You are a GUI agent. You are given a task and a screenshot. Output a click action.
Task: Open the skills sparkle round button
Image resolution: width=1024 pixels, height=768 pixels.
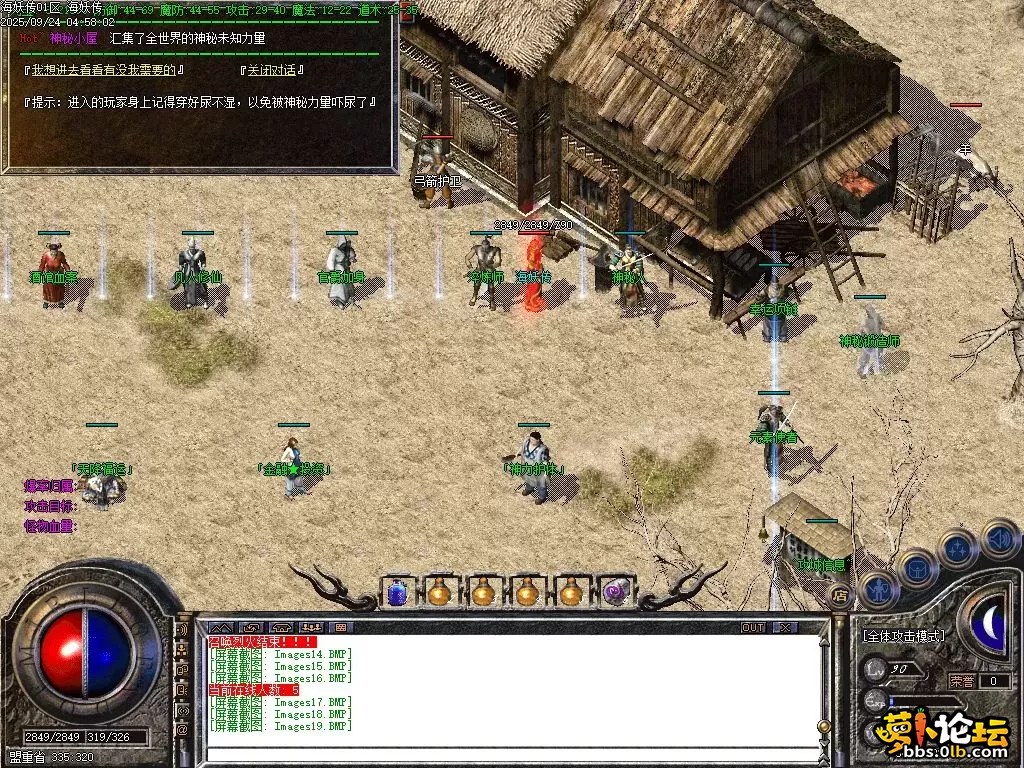coord(958,549)
